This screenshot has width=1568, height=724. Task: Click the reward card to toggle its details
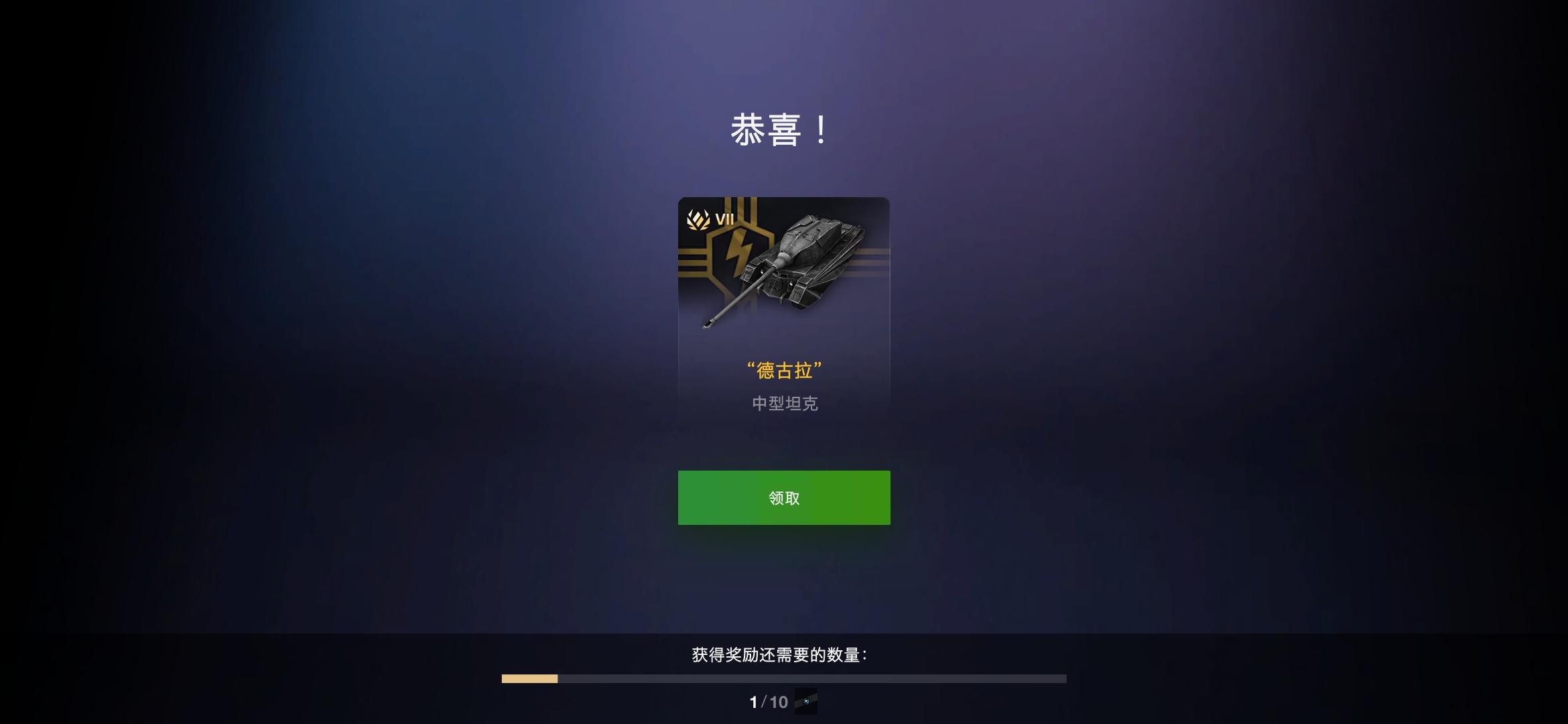(784, 308)
